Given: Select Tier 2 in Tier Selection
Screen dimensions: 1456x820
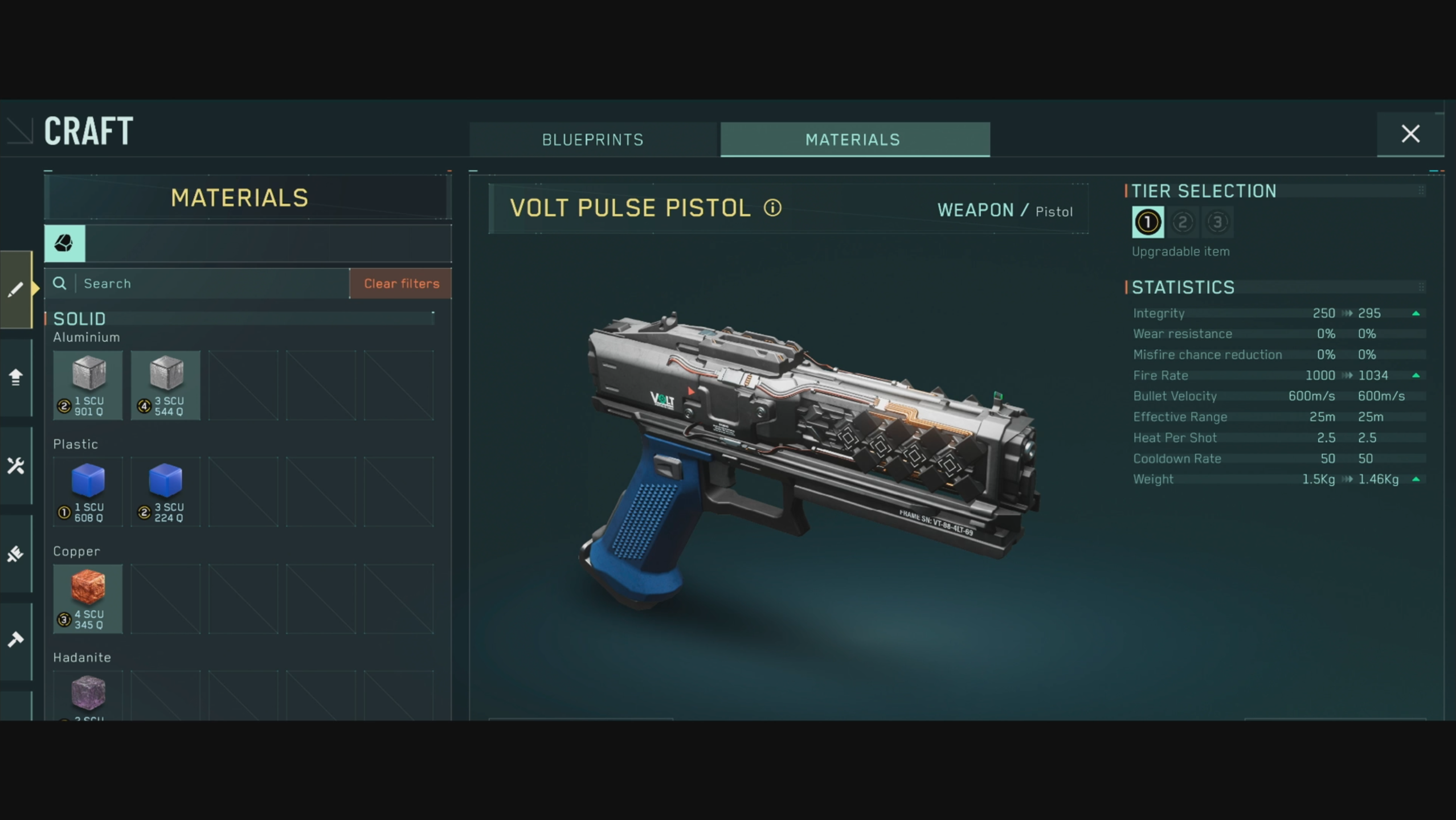Looking at the screenshot, I should (x=1184, y=222).
